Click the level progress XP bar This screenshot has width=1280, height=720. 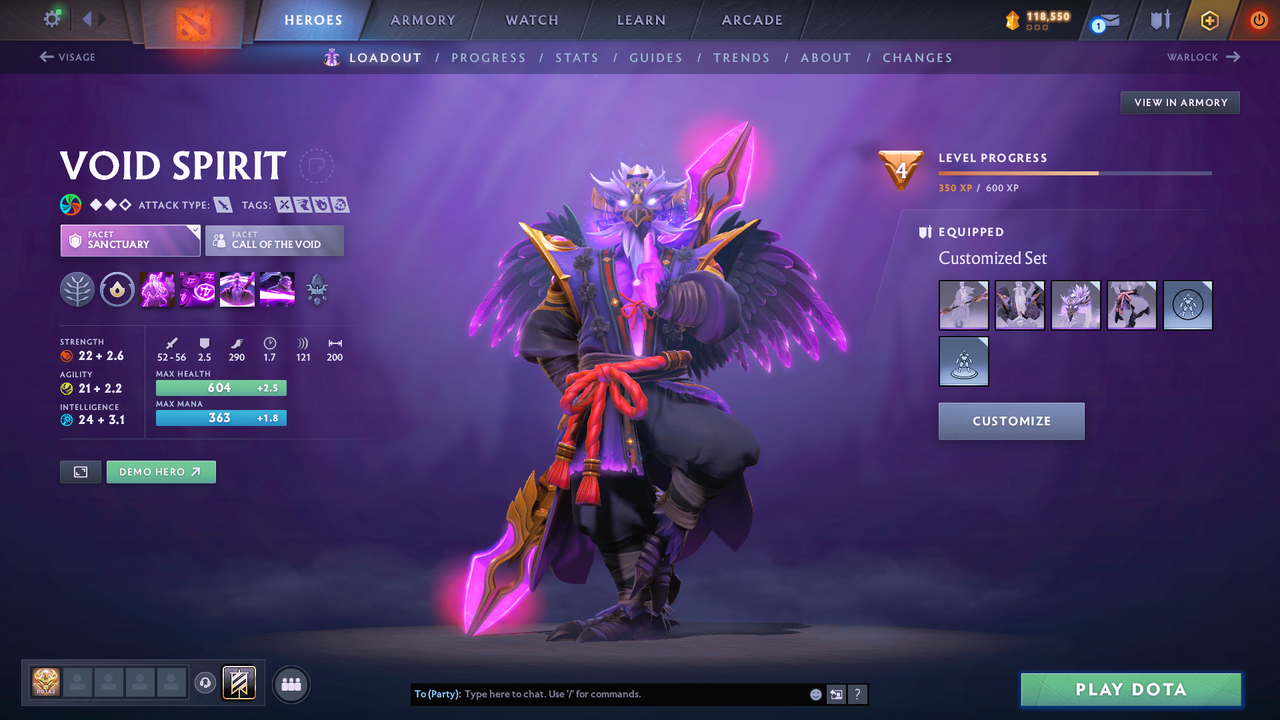1075,172
